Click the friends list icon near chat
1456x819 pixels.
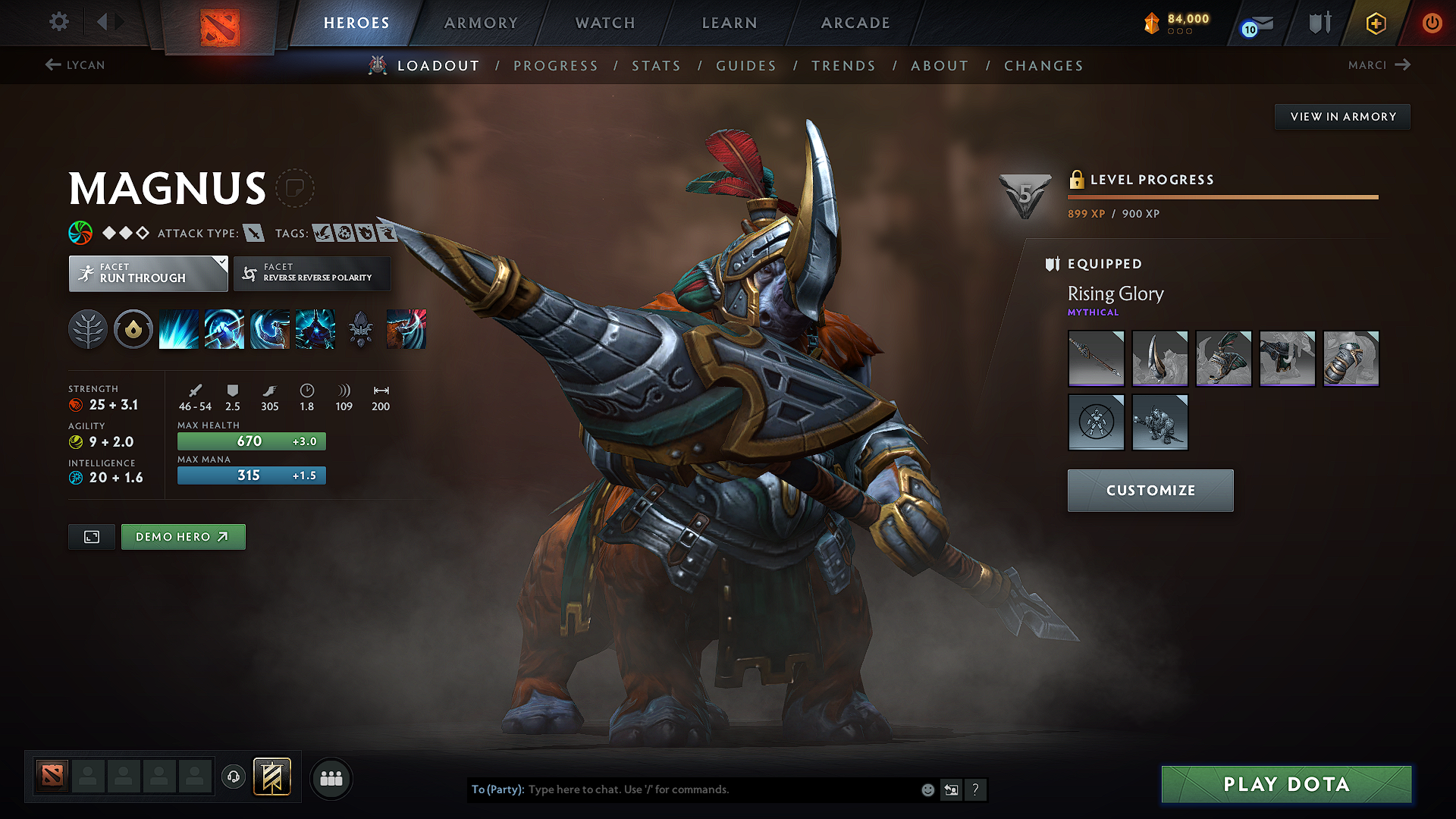331,778
